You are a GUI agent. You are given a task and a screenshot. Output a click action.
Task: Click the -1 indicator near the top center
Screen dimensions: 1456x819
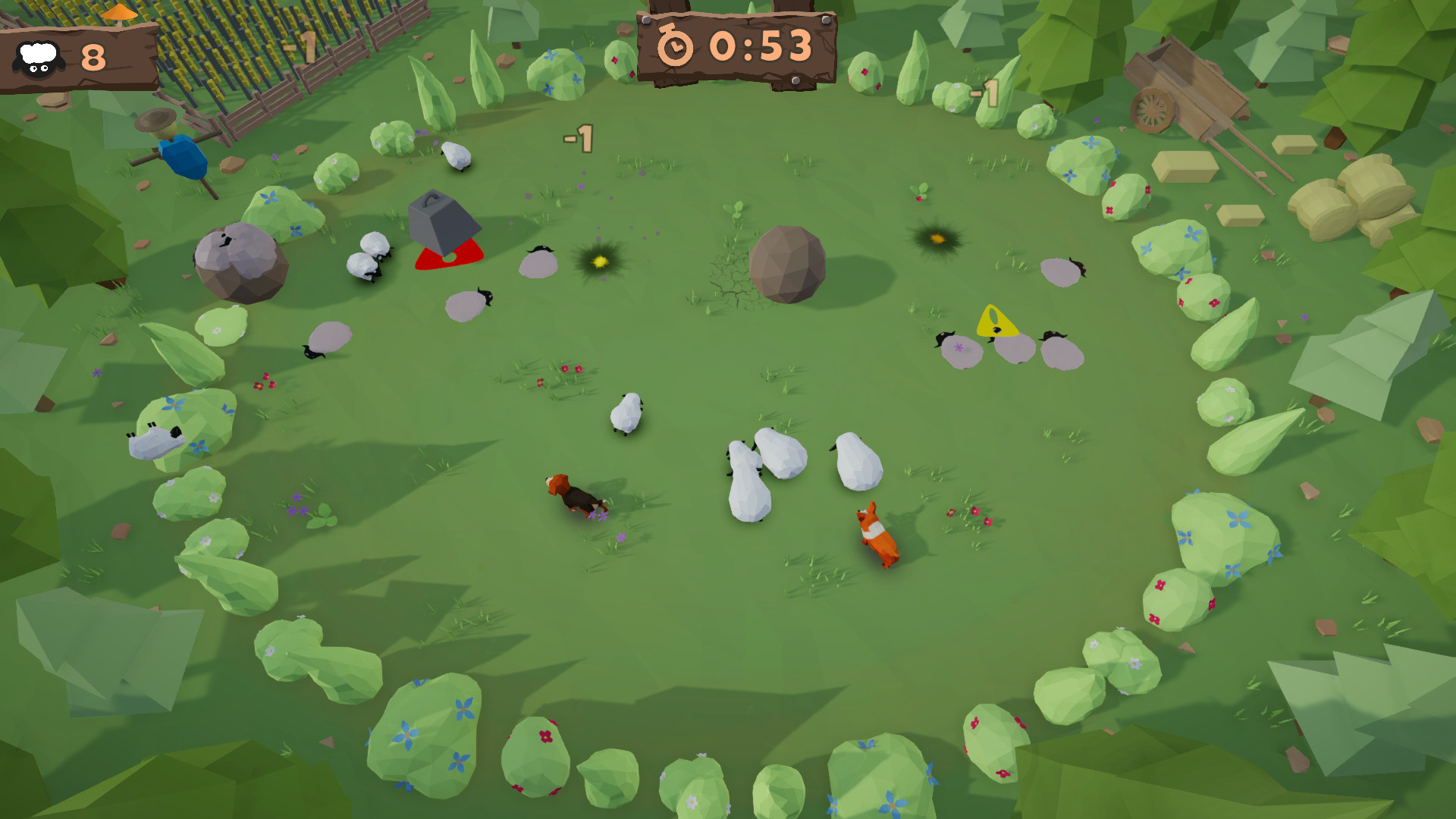[579, 137]
